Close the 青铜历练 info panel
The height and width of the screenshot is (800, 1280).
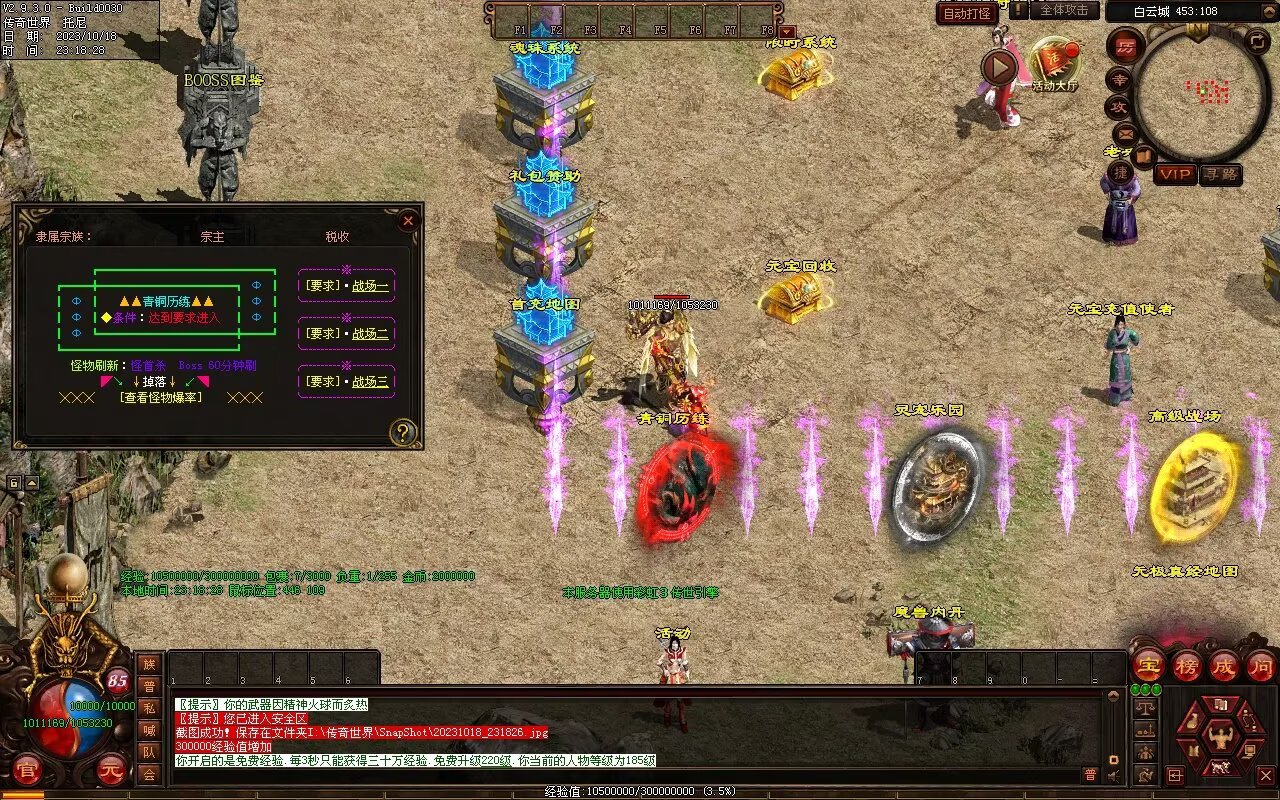click(407, 221)
